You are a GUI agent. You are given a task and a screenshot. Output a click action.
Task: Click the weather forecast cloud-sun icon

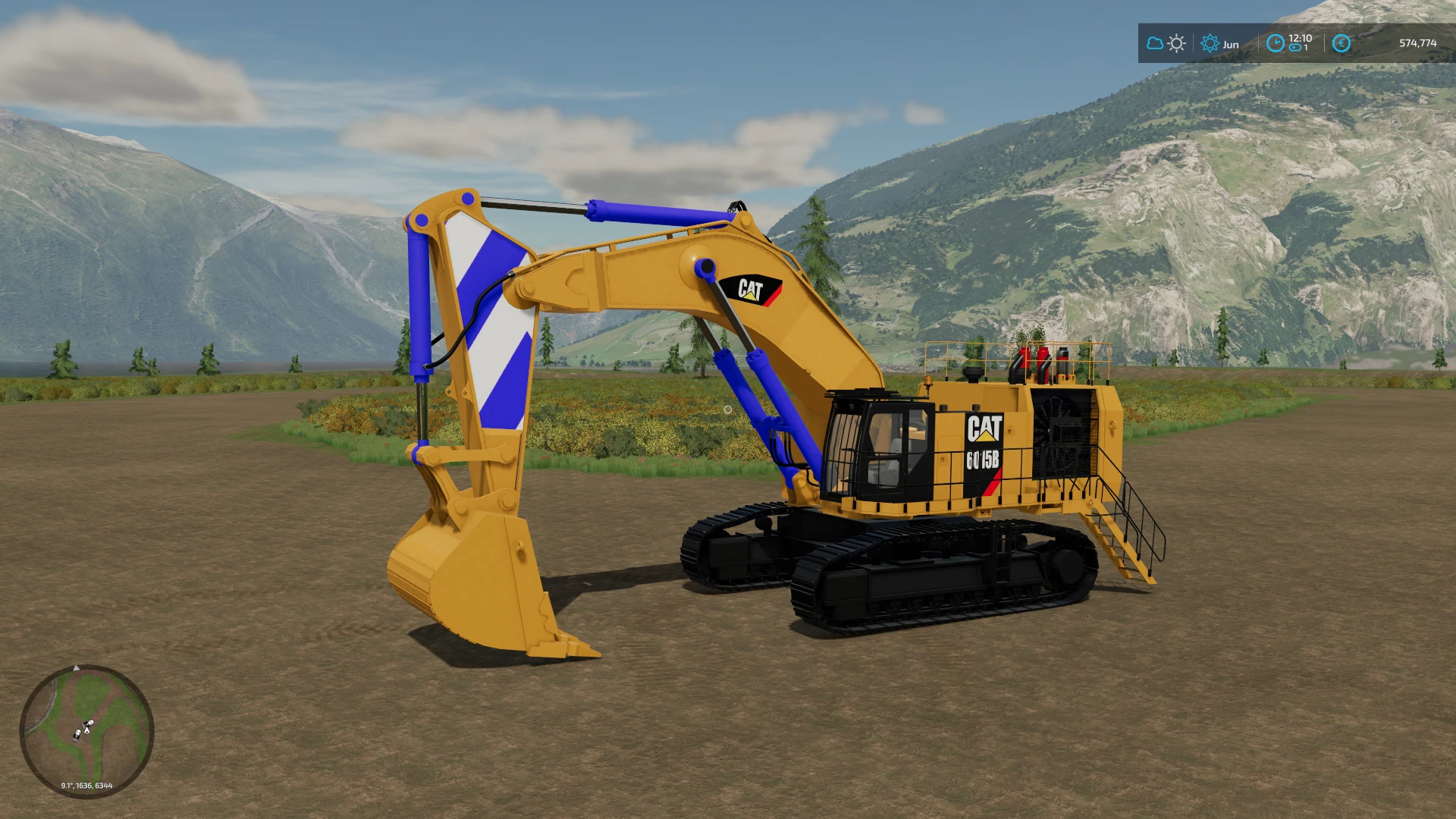(x=1166, y=43)
